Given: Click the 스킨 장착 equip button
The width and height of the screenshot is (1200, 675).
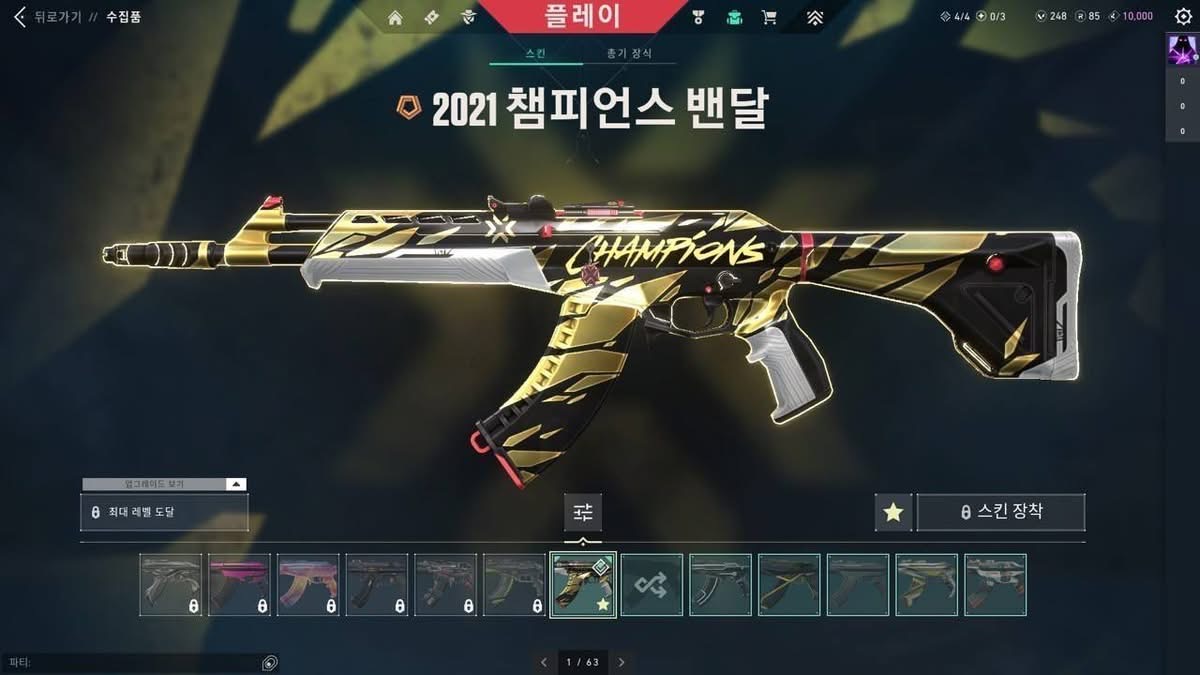Looking at the screenshot, I should [1001, 512].
